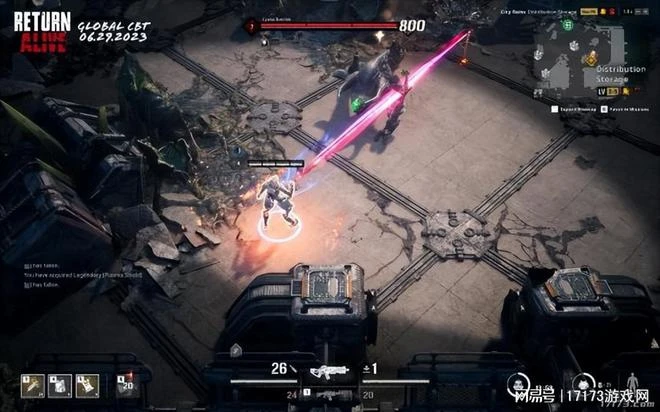Image resolution: width=660 pixels, height=412 pixels.
Task: Select the syringe item in the first quickslot
Action: tap(34, 384)
